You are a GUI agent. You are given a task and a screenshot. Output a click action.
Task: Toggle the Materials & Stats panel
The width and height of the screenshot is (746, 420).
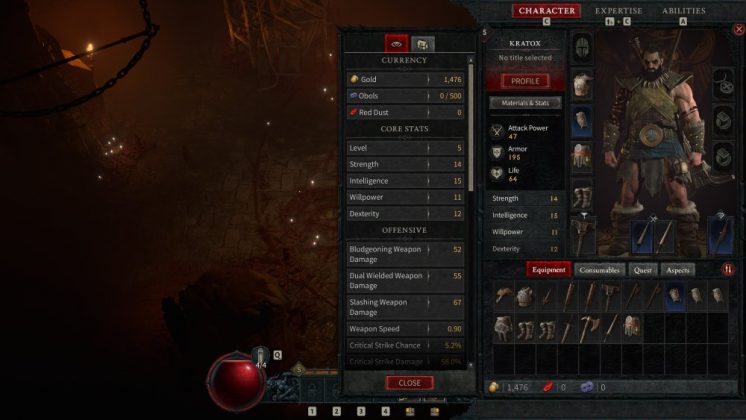click(x=525, y=103)
